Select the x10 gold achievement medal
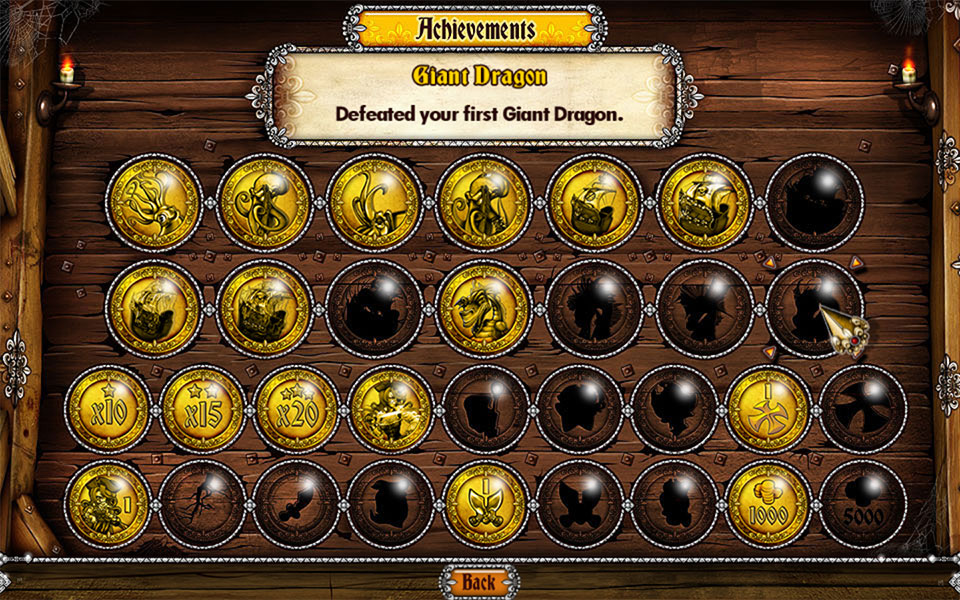 (107, 409)
